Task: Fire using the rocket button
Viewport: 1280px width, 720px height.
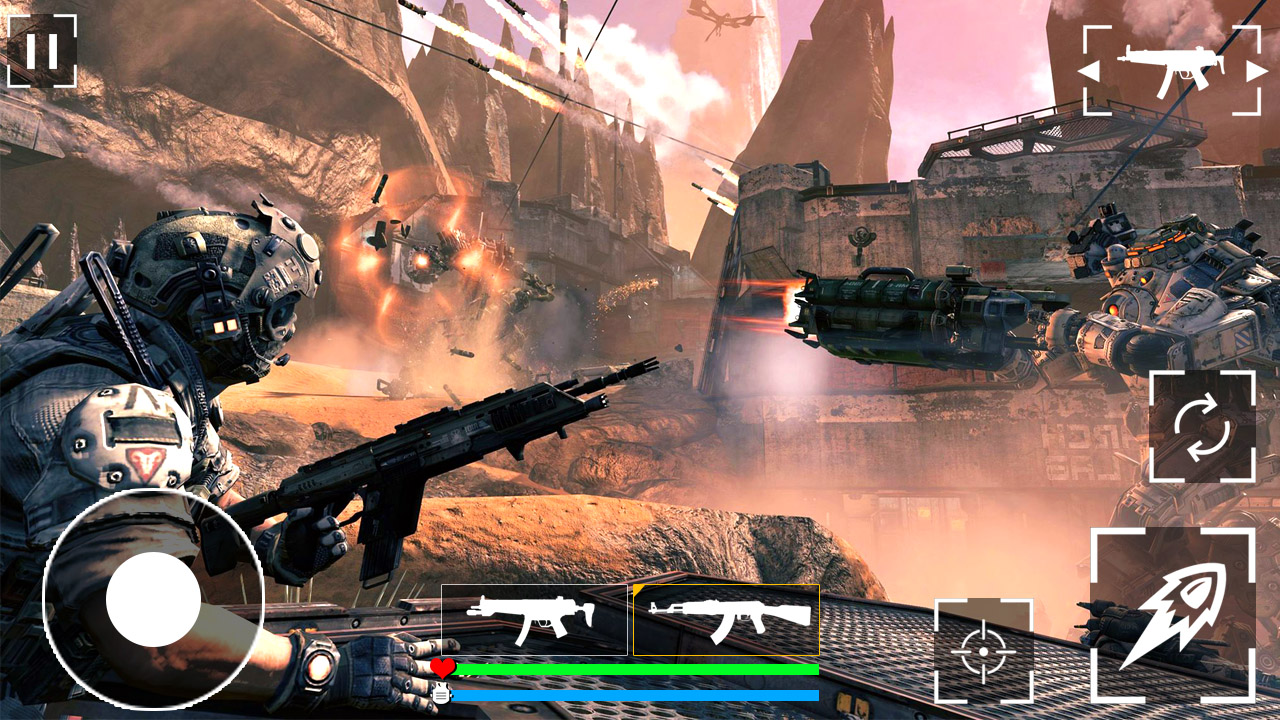Action: point(1172,614)
